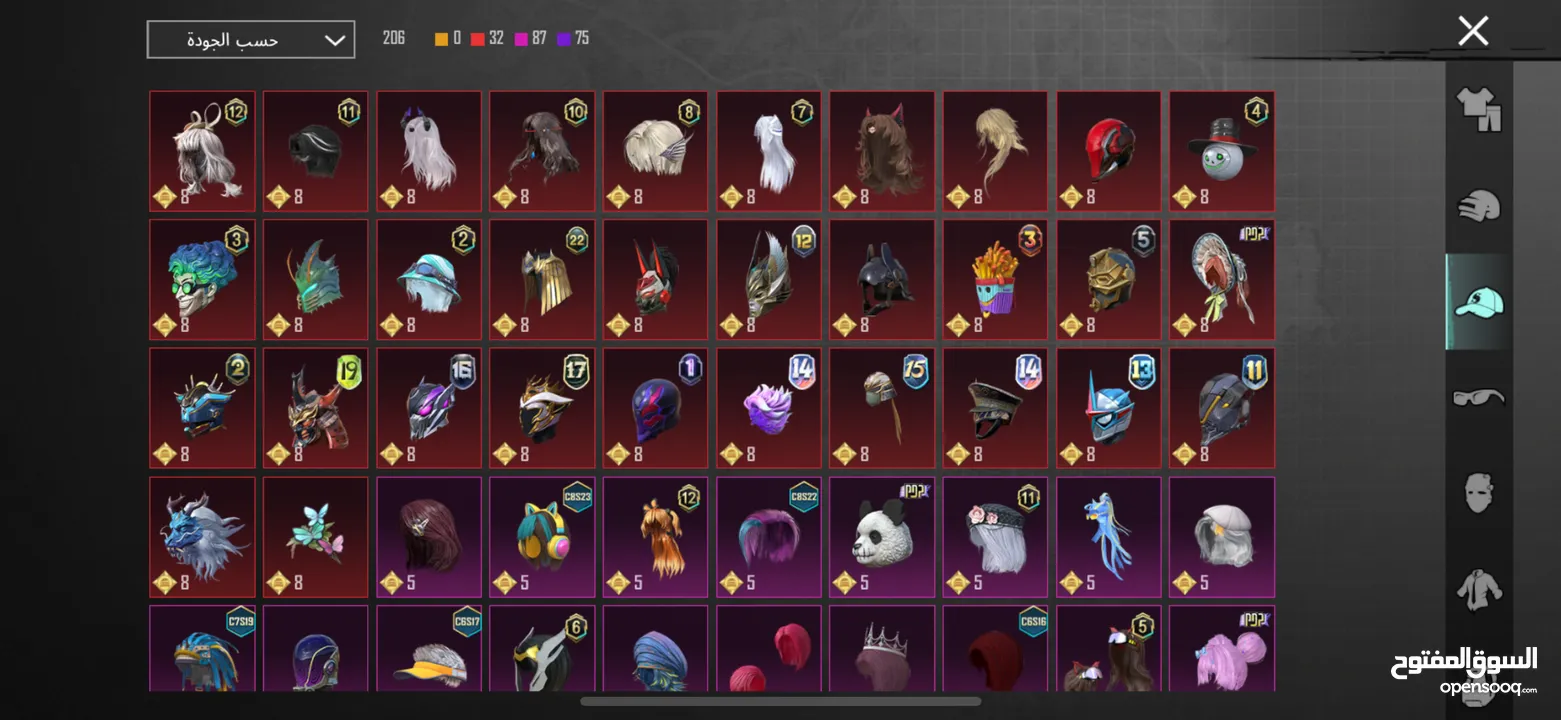
Task: Open the jacket clothing tab
Action: (x=1478, y=589)
